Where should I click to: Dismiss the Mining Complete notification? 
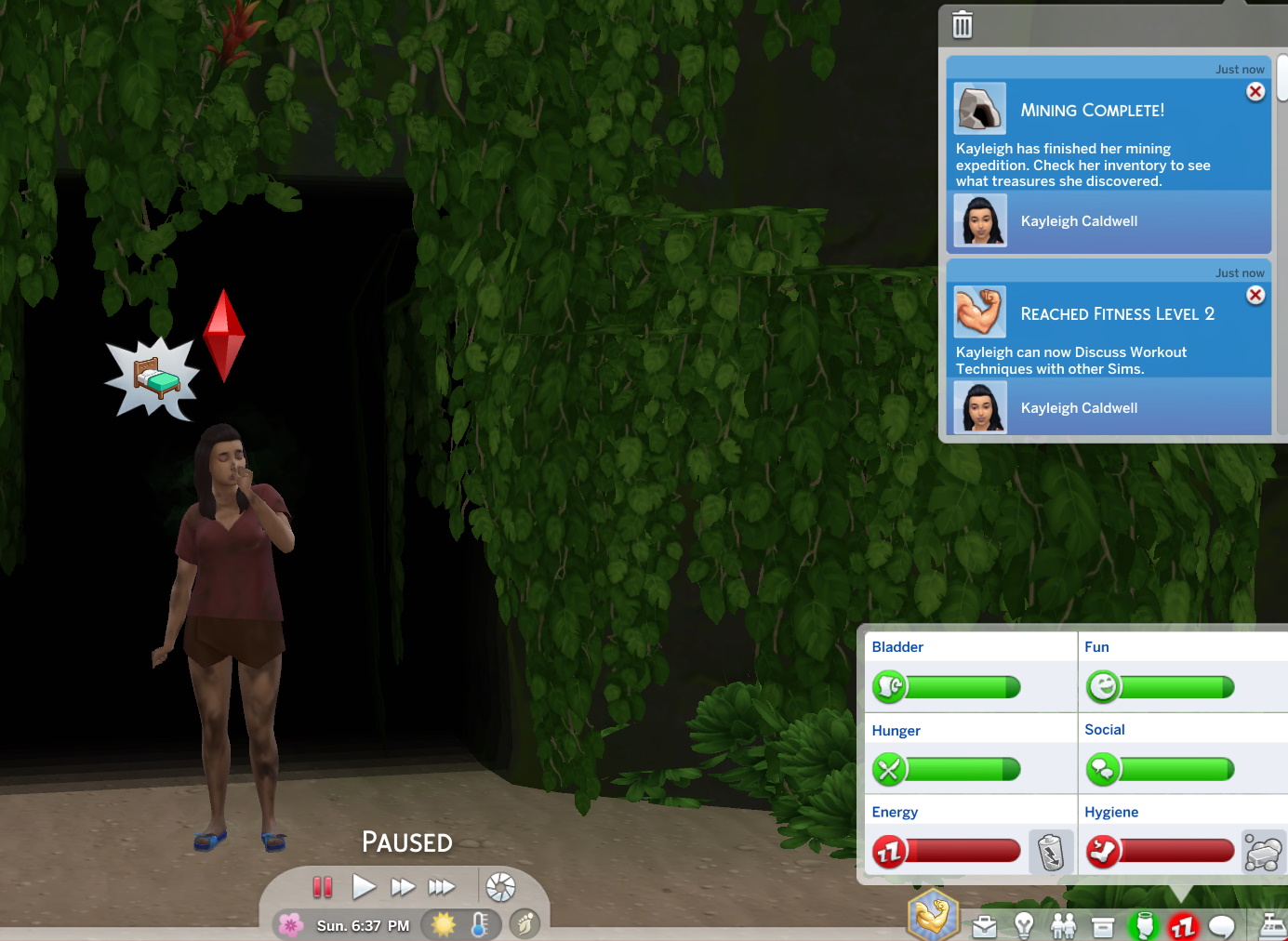click(1255, 91)
